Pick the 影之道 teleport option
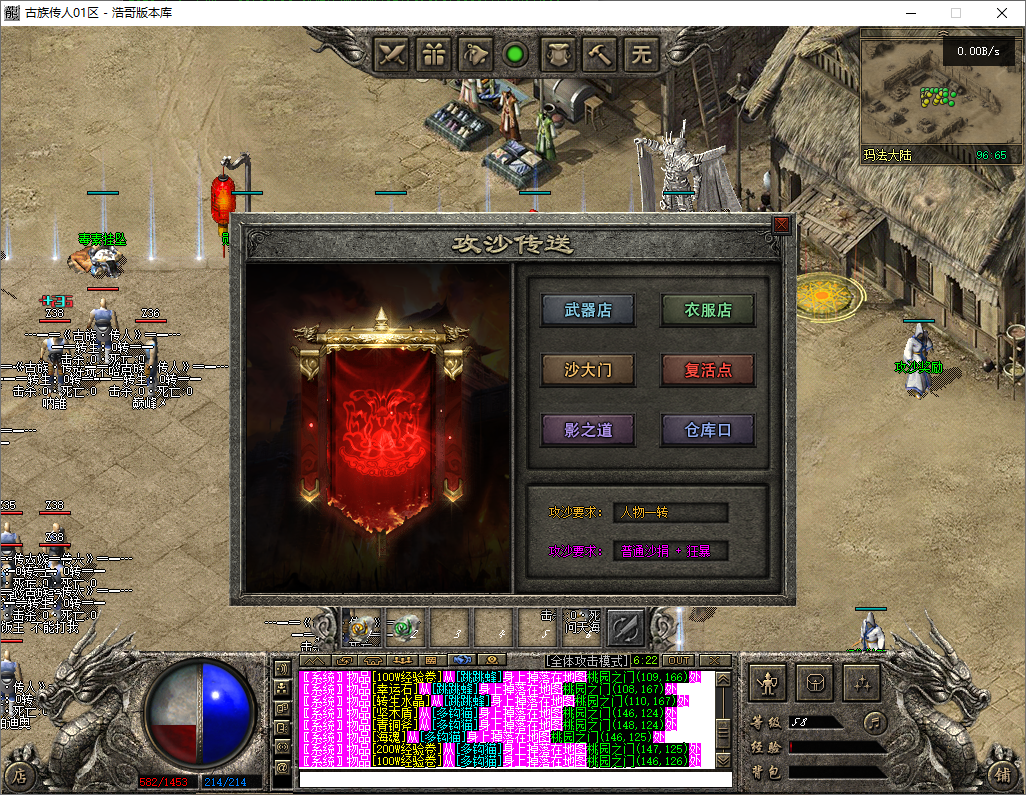Image resolution: width=1026 pixels, height=795 pixels. click(588, 430)
